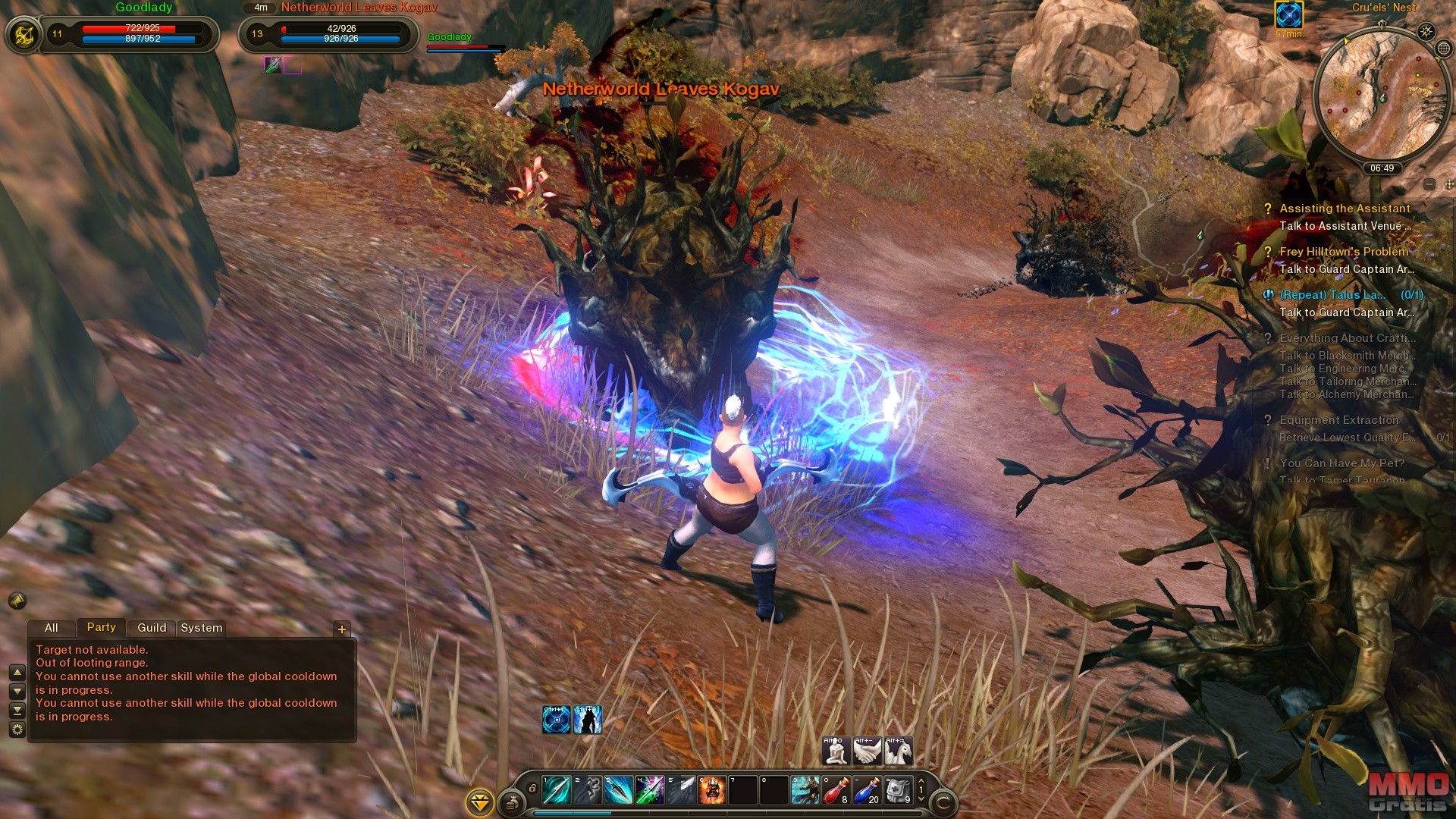Open the coin bag inventory button
The width and height of the screenshot is (1456, 819).
pyautogui.click(x=512, y=802)
